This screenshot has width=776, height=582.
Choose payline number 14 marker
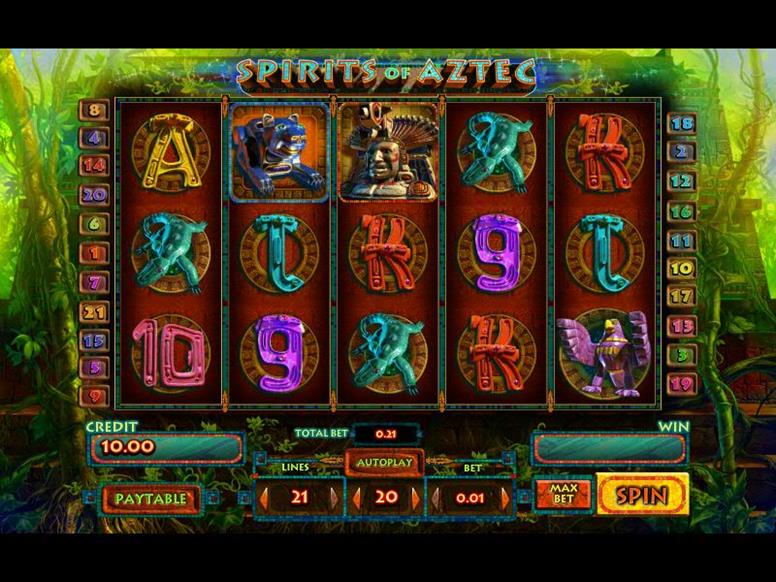pos(95,166)
